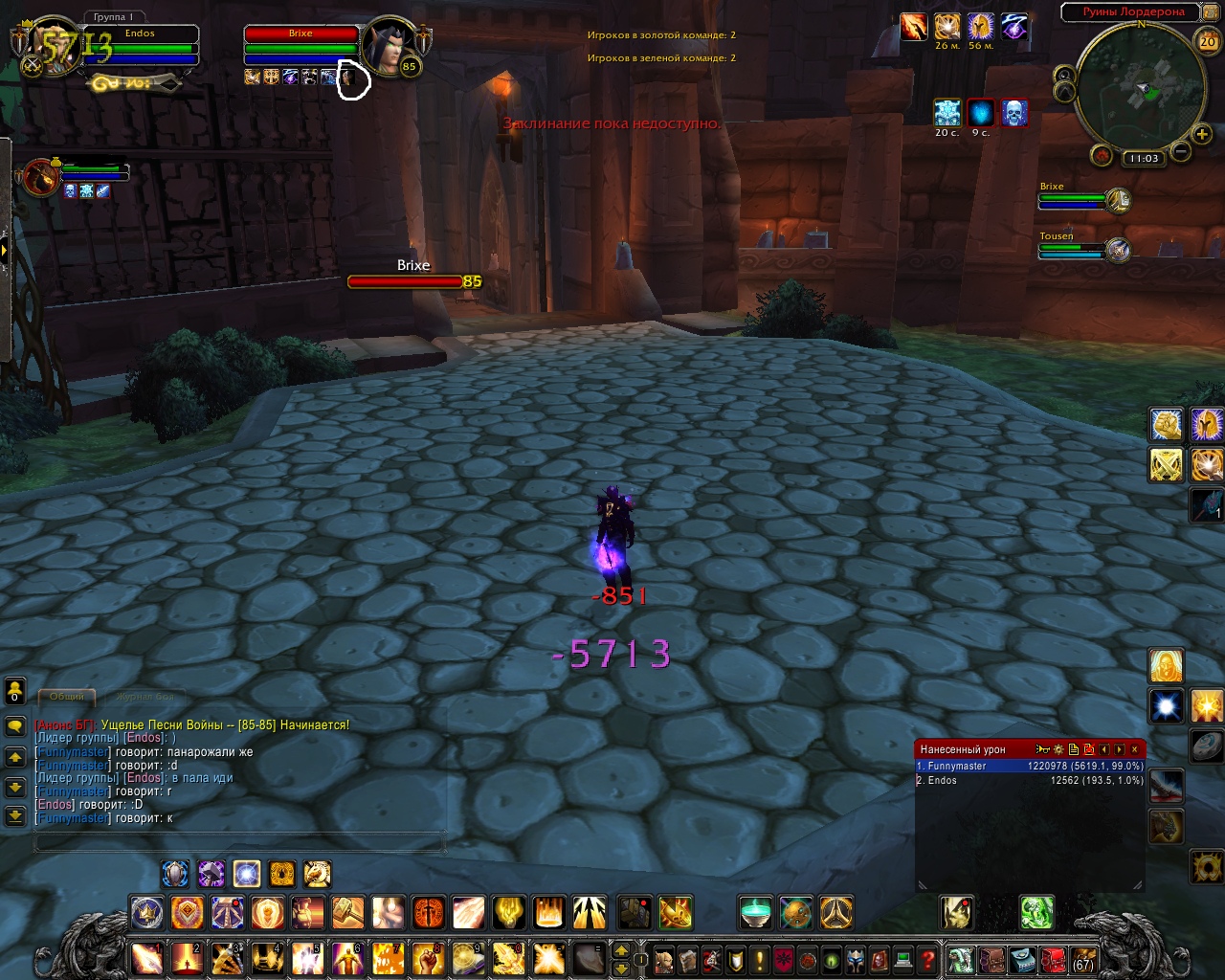Click the pet portrait frame
Viewport: 1225px width, 980px height.
point(40,179)
